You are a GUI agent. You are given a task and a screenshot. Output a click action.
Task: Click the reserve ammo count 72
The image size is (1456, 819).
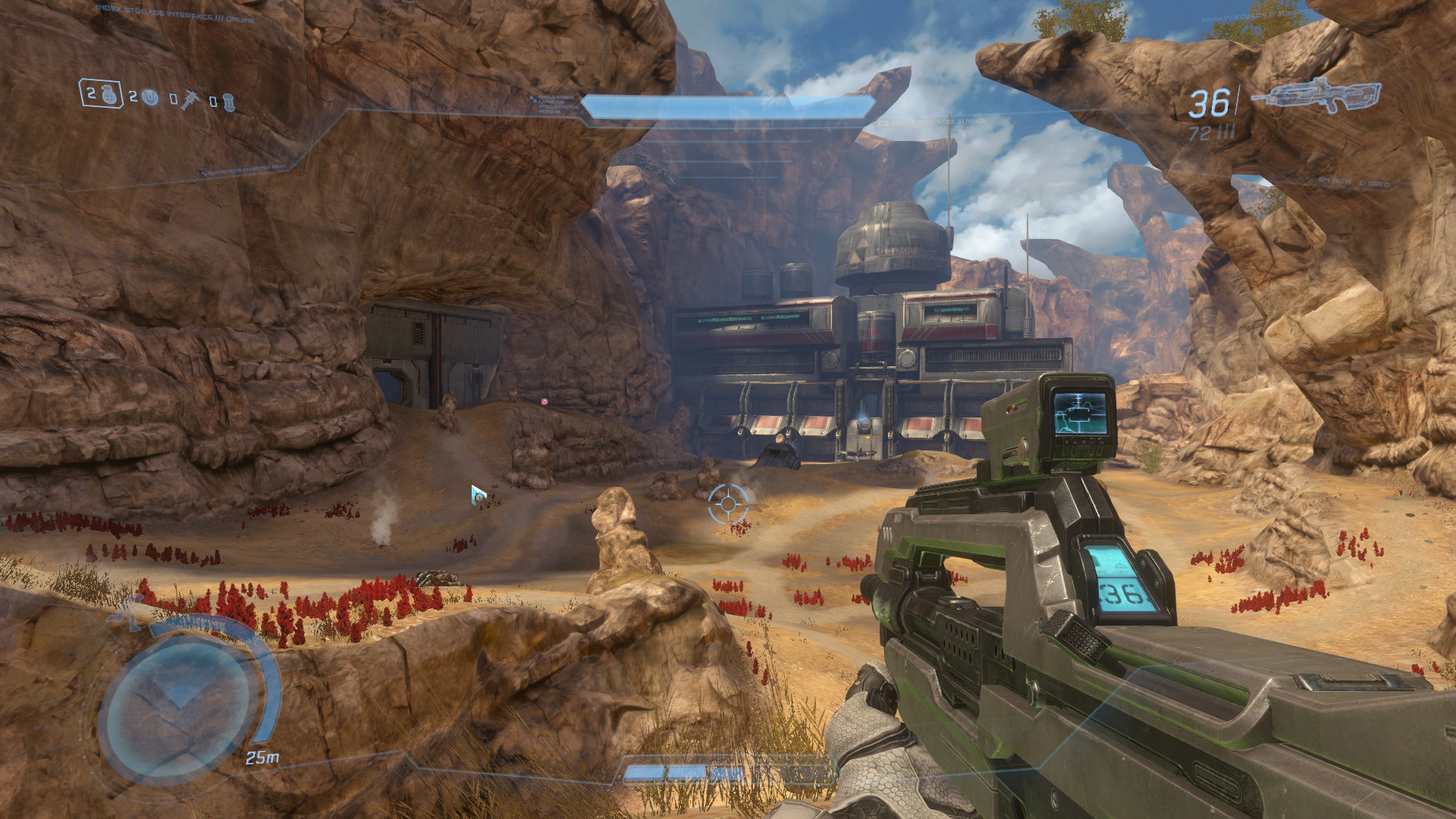(1200, 134)
